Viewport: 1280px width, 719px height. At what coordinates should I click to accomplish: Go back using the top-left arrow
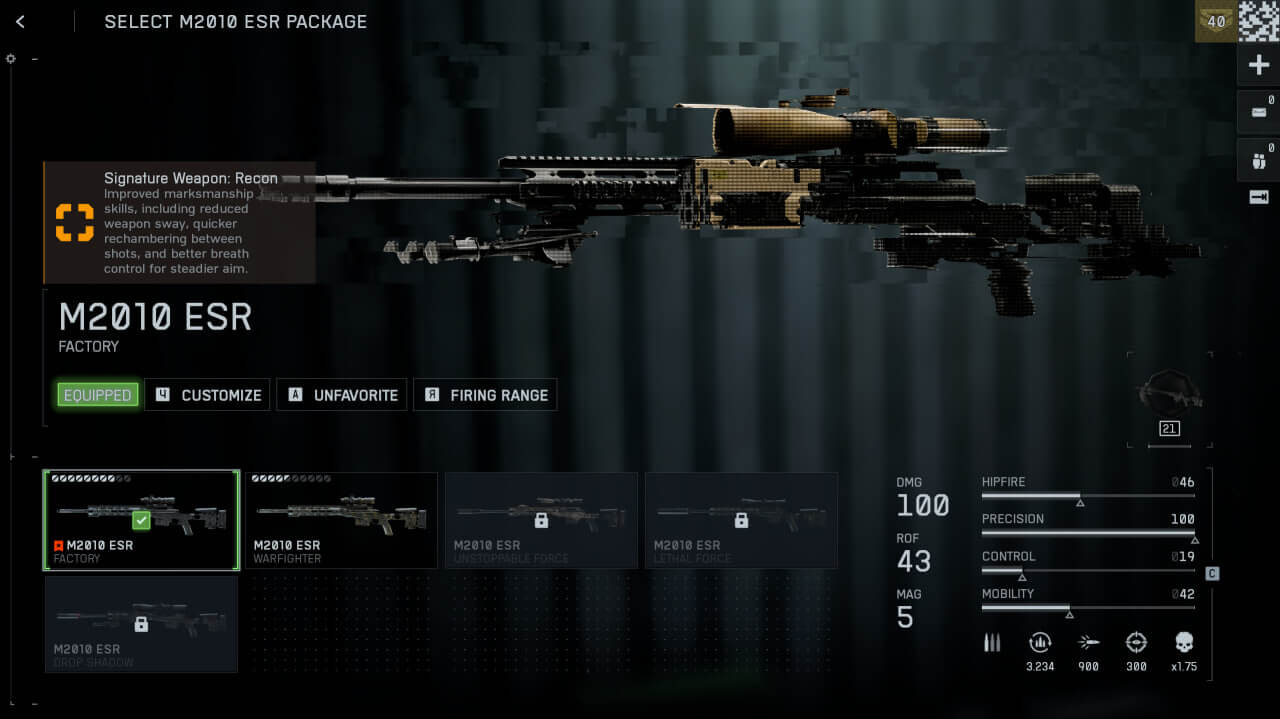[x=20, y=22]
